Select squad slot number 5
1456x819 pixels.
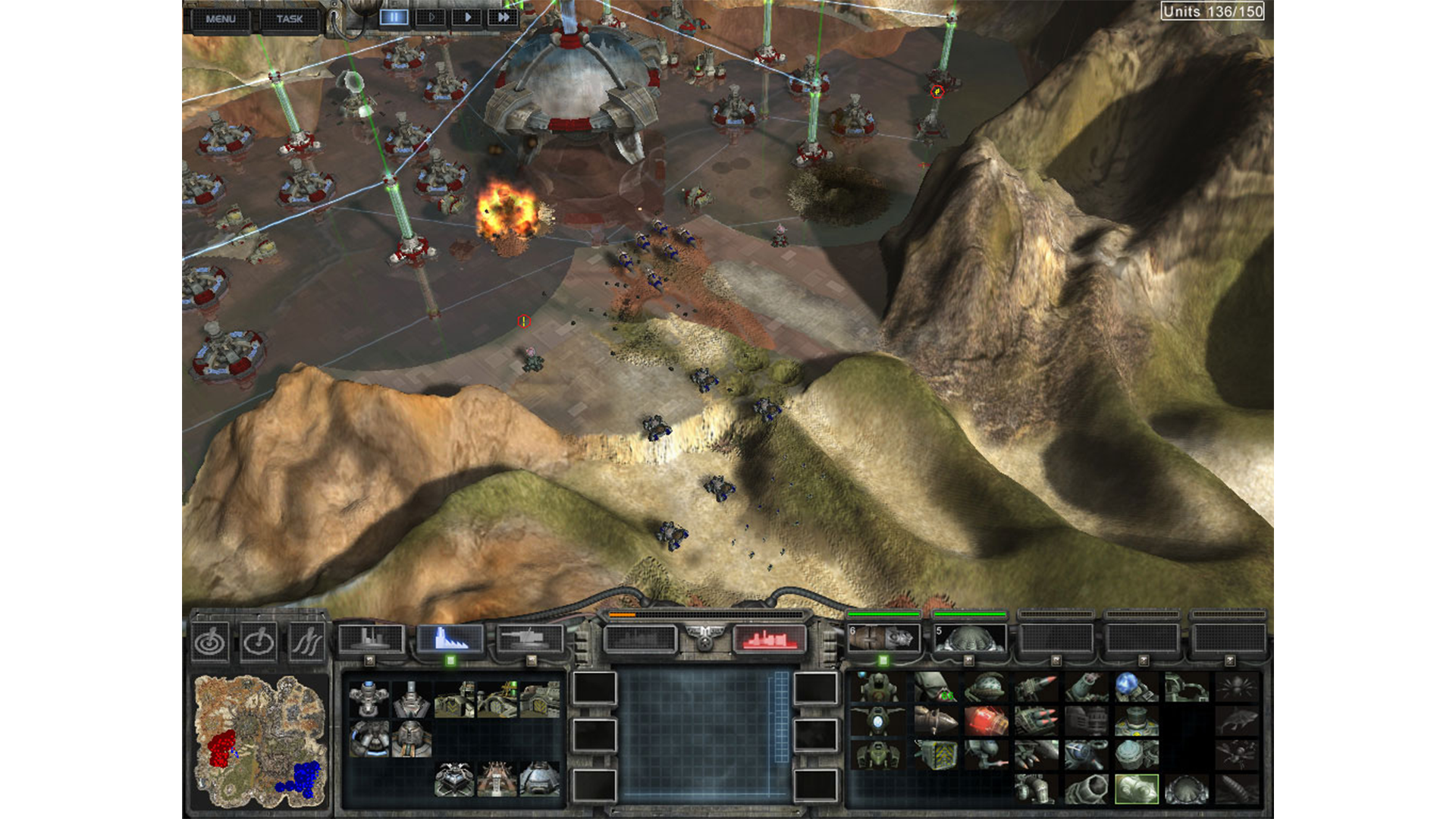click(x=970, y=639)
